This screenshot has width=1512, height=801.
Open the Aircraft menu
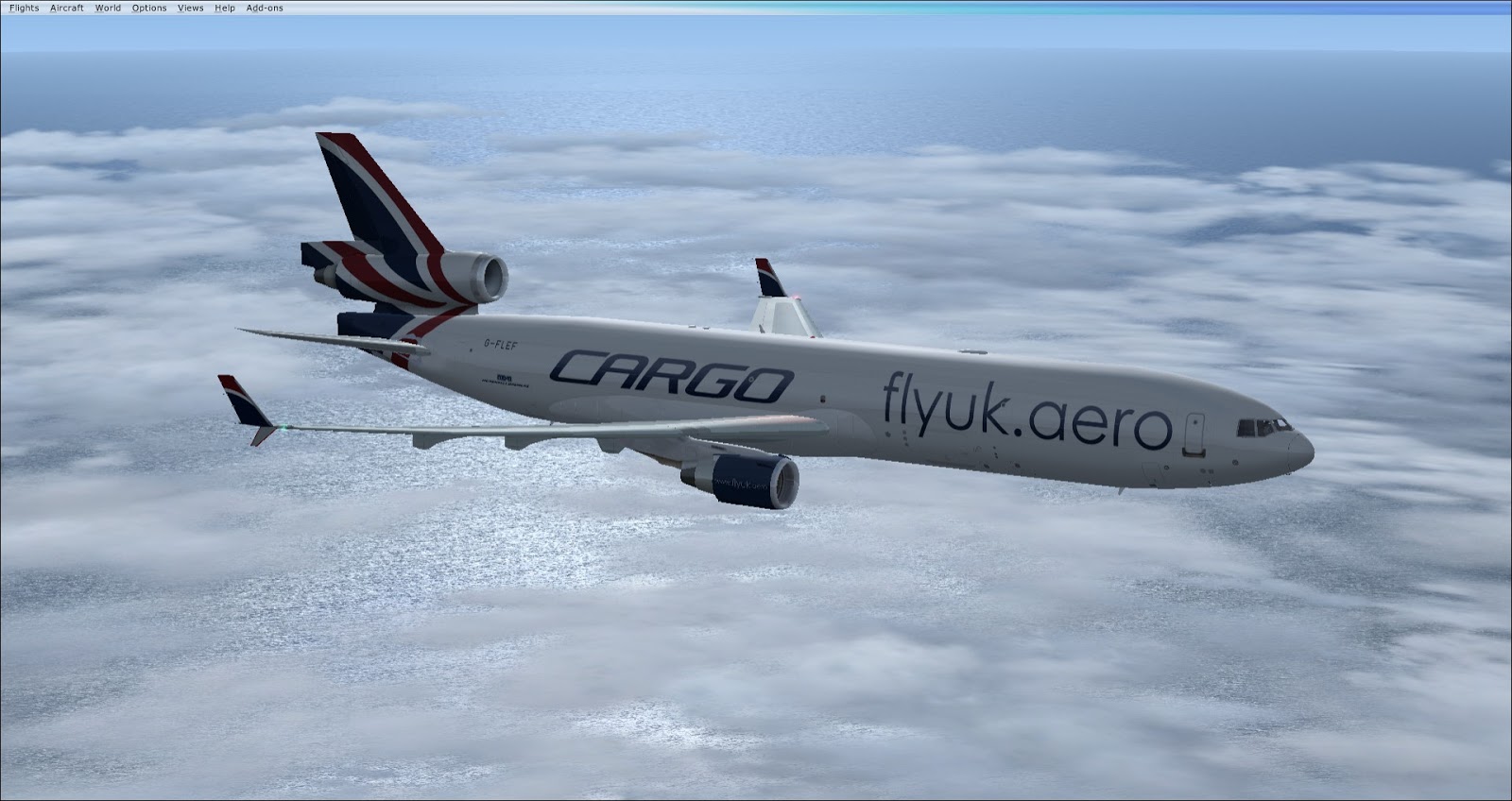[67, 8]
